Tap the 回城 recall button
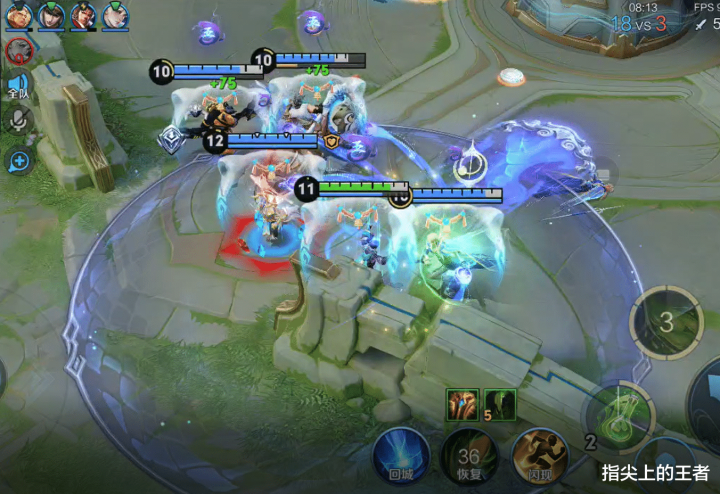720x494 pixels. click(x=401, y=457)
